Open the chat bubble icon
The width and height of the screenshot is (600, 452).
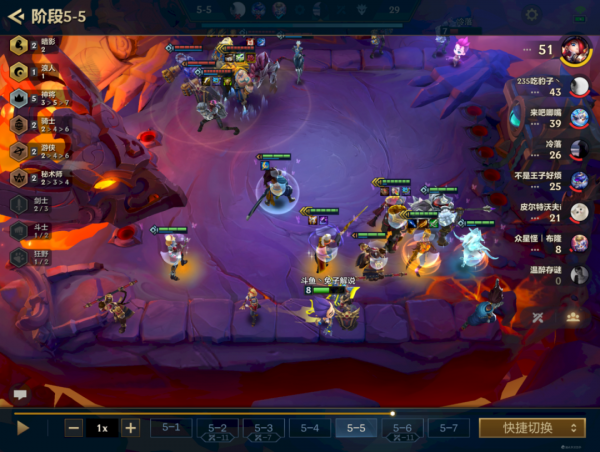coord(19,395)
